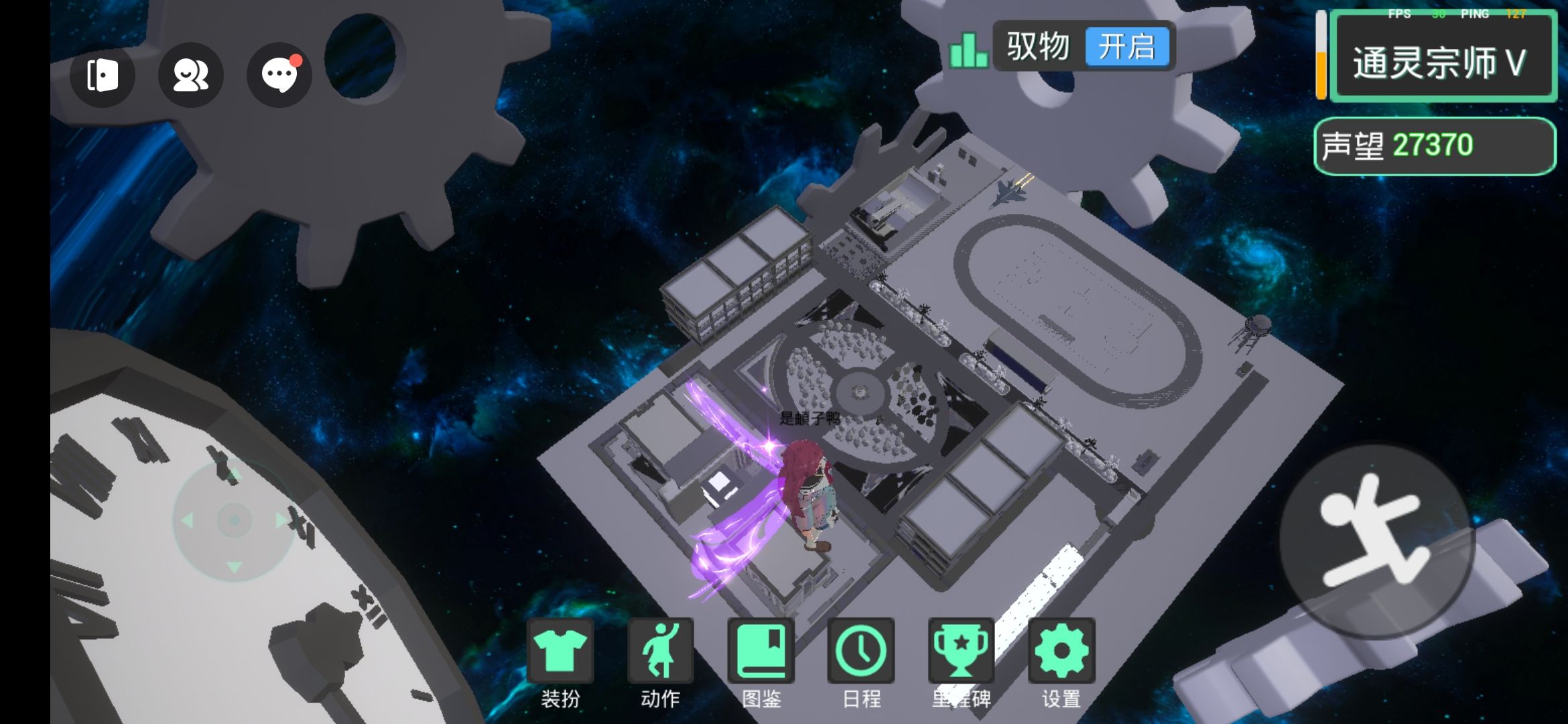Click the exit door icon
The width and height of the screenshot is (1568, 724).
tap(103, 74)
